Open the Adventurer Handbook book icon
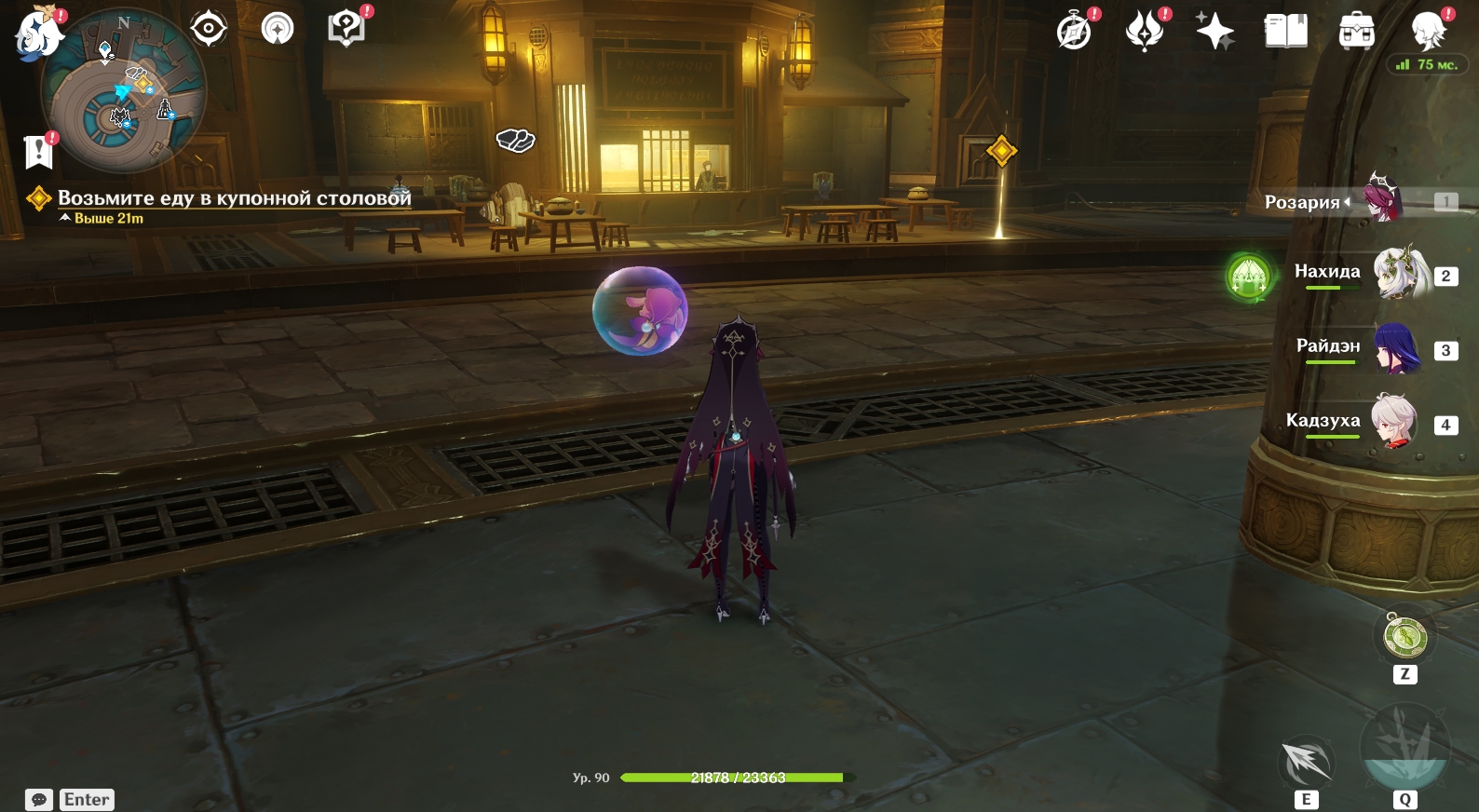The width and height of the screenshot is (1479, 812). (x=1285, y=32)
